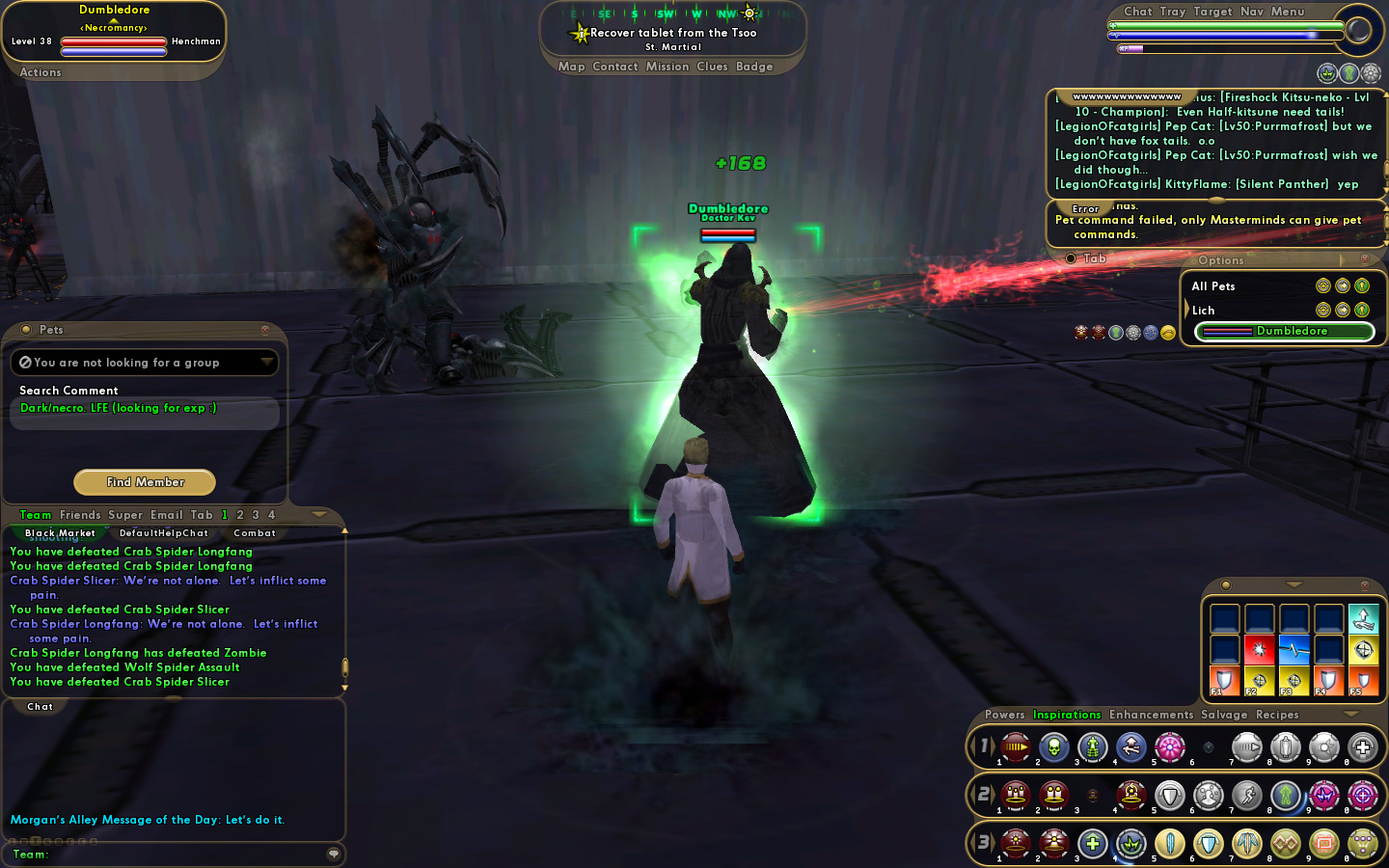The image size is (1389, 868).
Task: Toggle the Target window from the top bar
Action: [1212, 12]
